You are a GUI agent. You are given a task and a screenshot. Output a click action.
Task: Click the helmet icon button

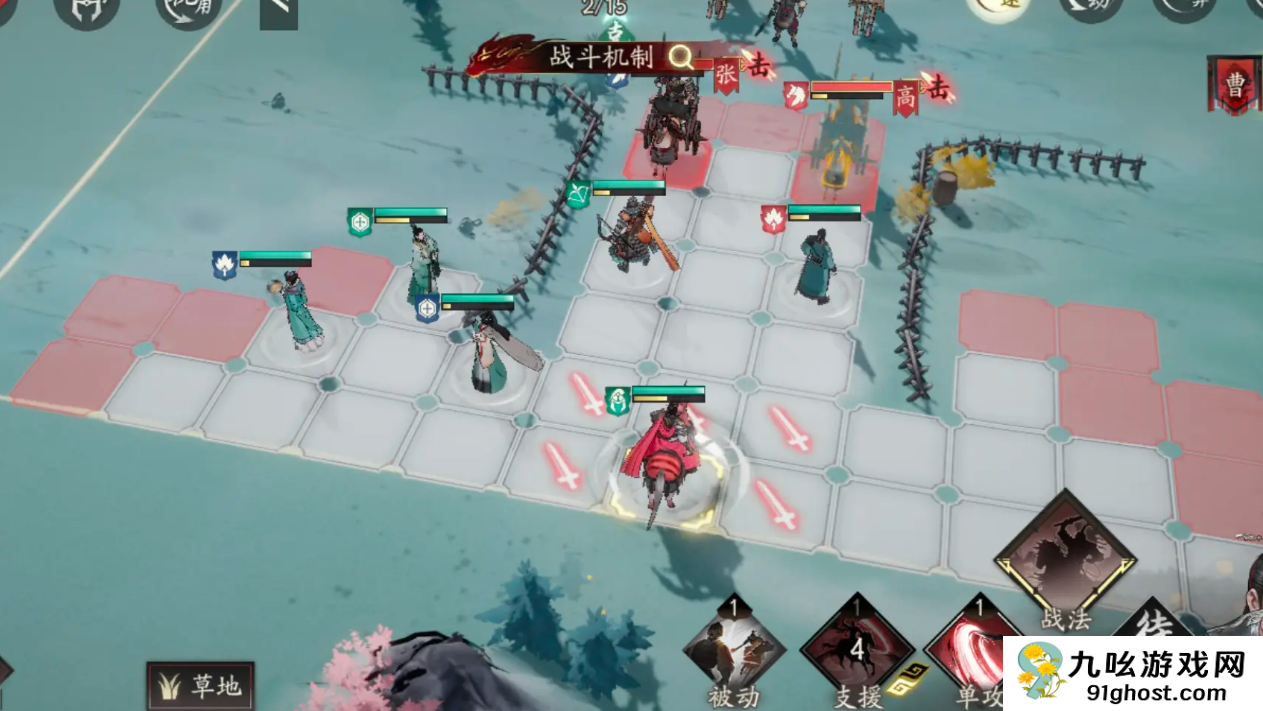pos(86,8)
